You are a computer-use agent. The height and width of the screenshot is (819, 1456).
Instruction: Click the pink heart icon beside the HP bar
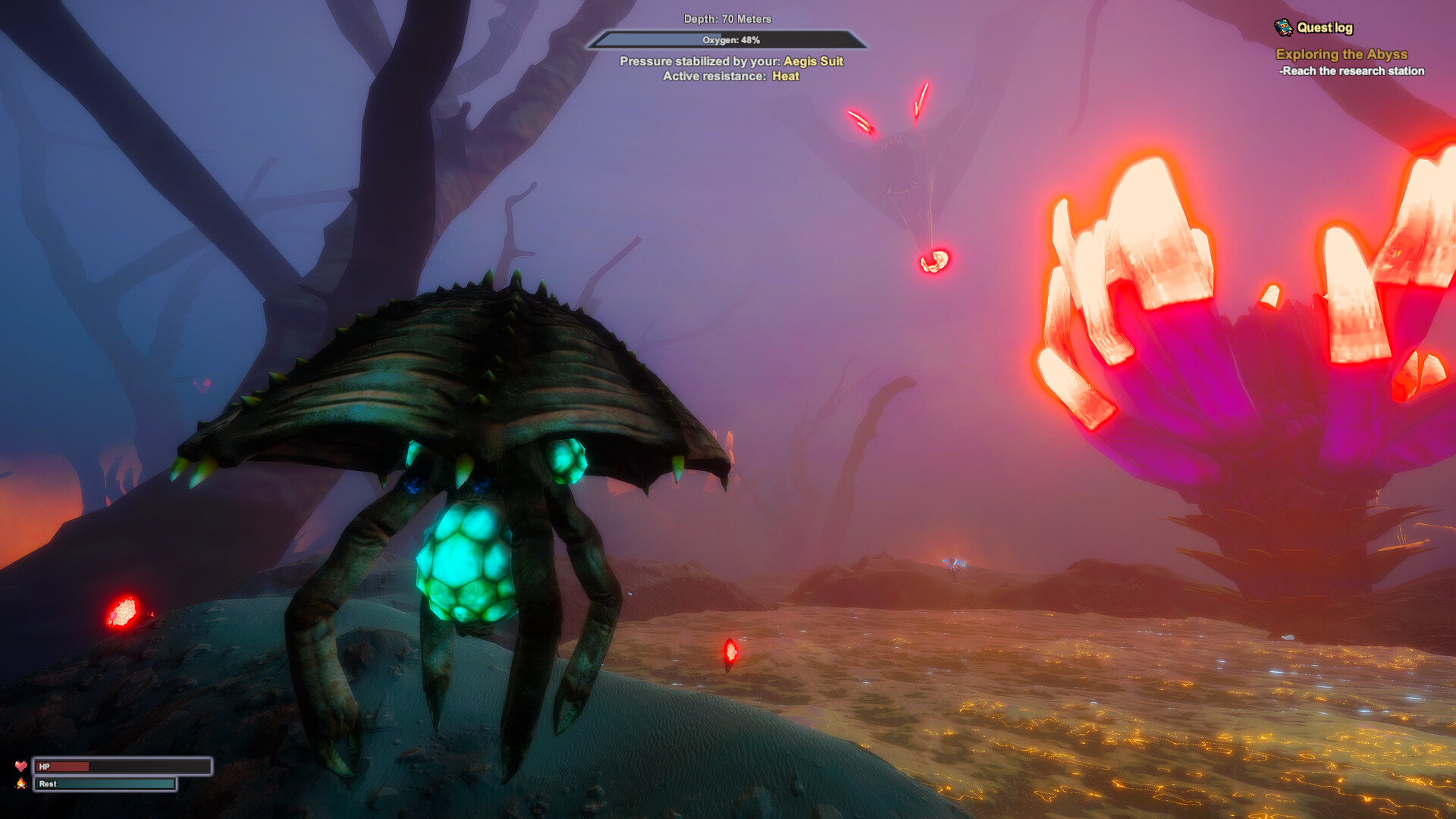pyautogui.click(x=23, y=767)
